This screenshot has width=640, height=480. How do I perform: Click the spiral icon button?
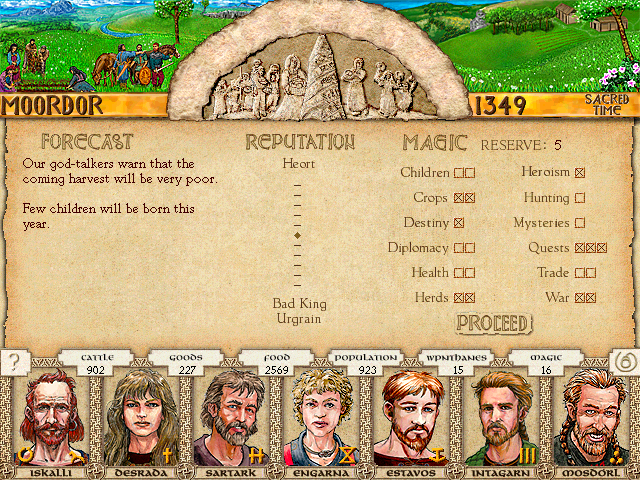point(624,362)
